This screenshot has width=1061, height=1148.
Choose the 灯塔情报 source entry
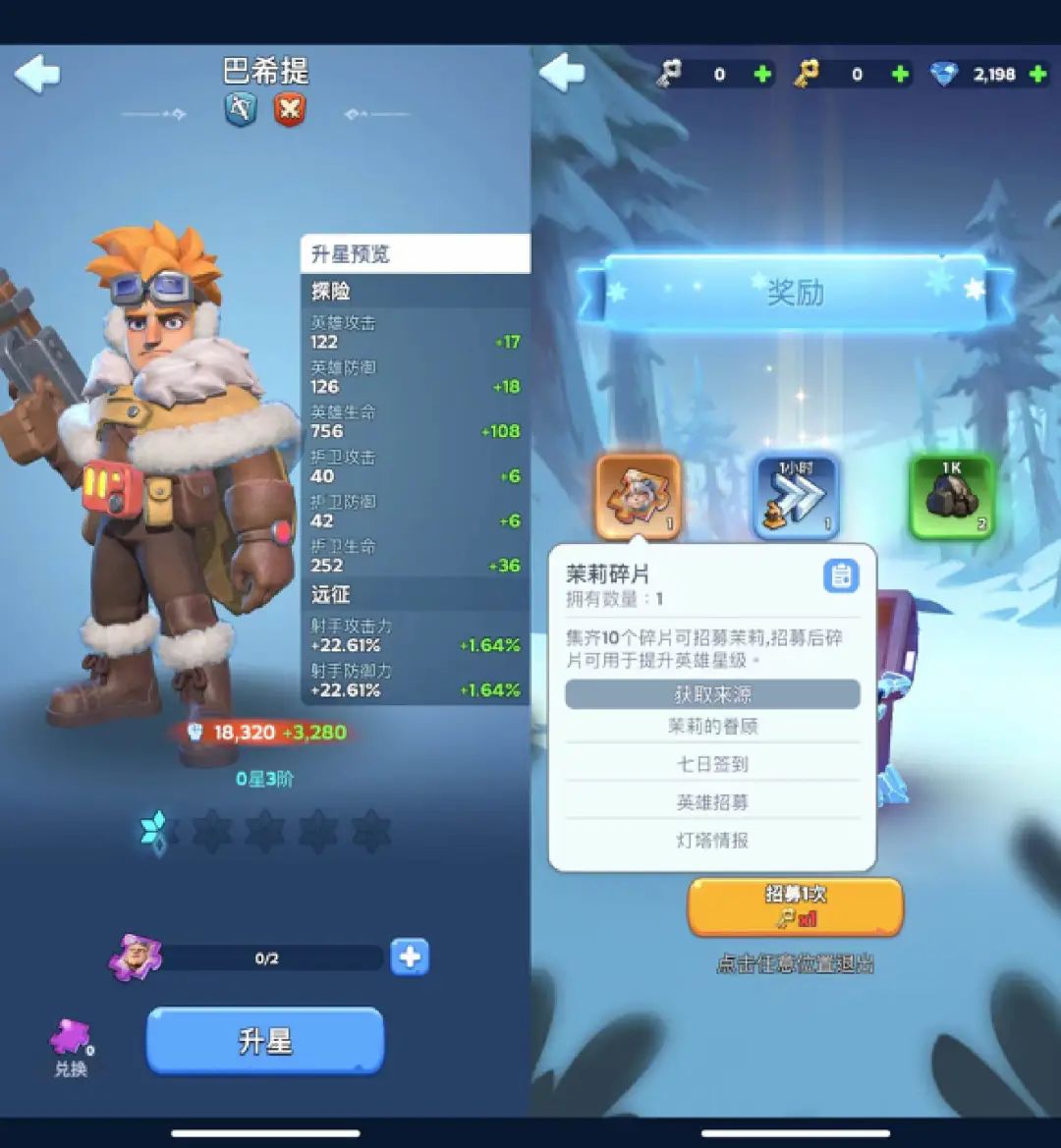(712, 841)
